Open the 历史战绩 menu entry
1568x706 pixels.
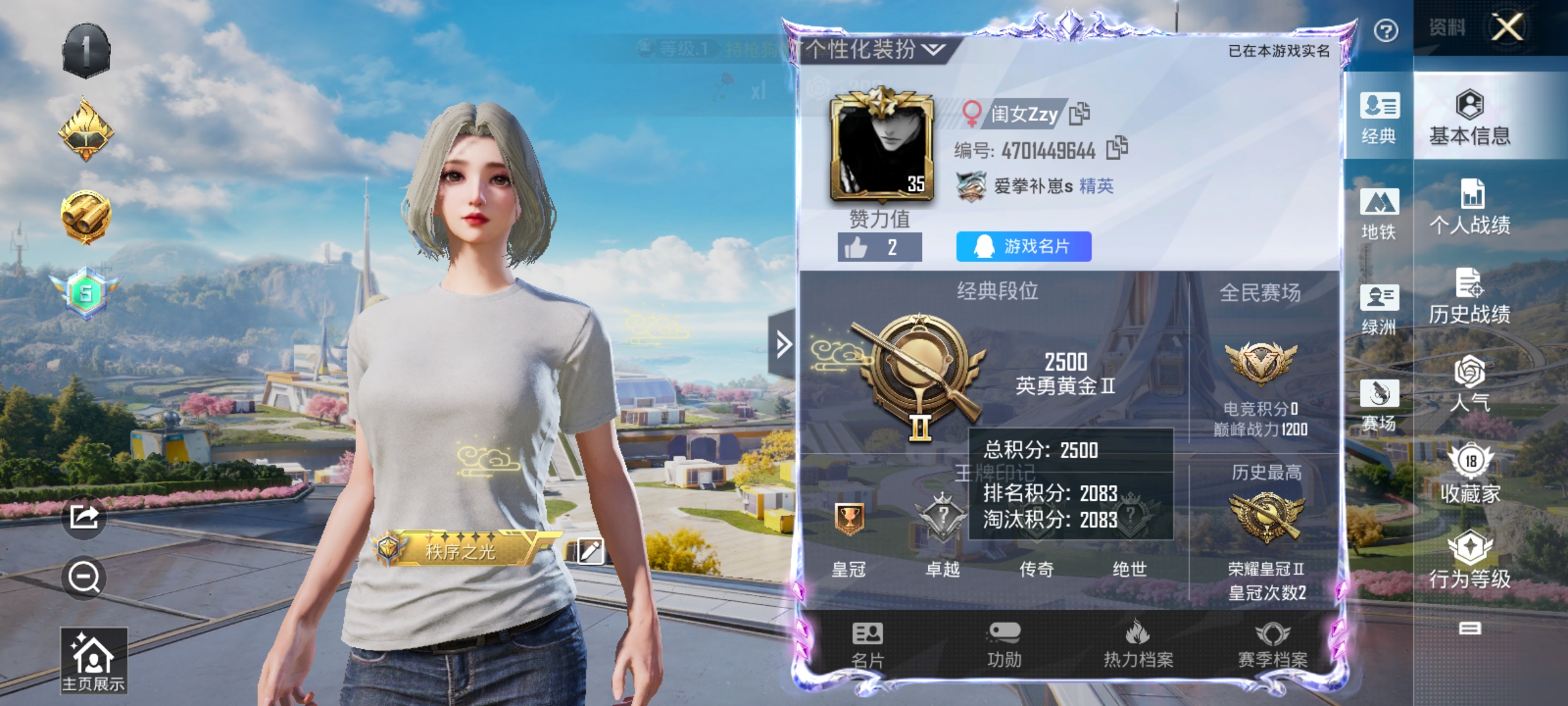coord(1470,296)
